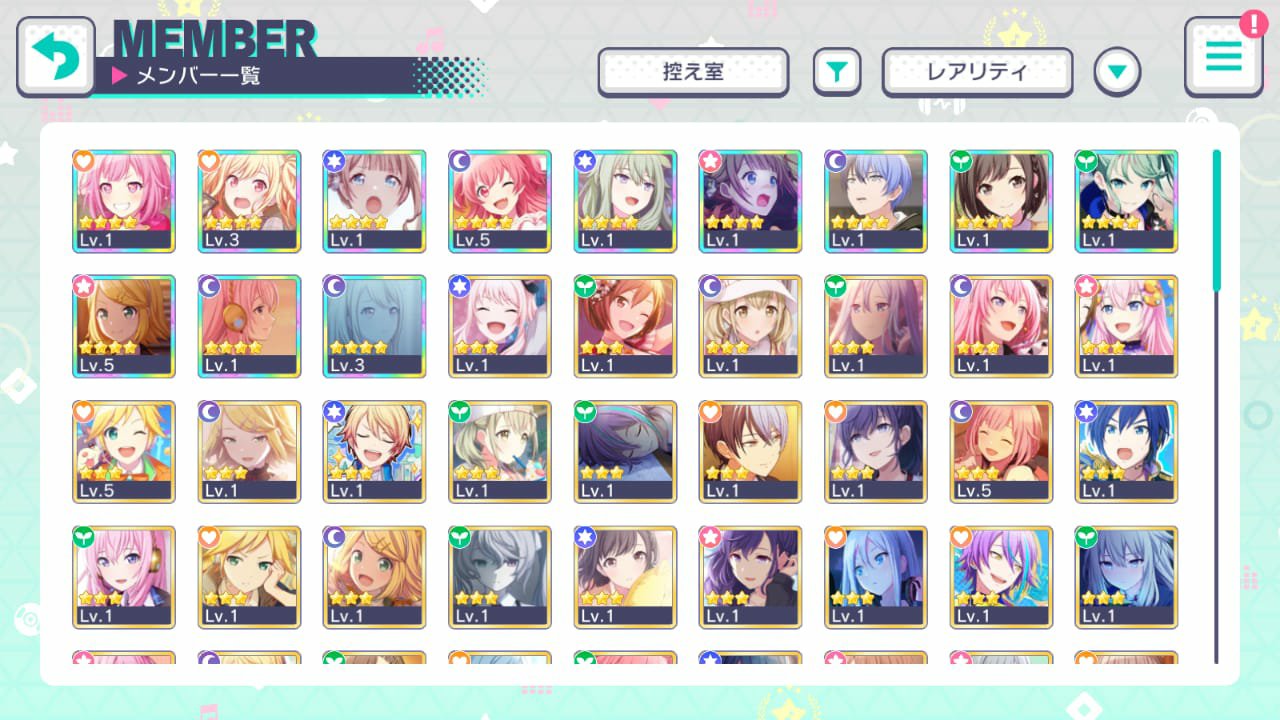Select the dark blue-haired boy singing card
Screen dimensions: 1280x720
click(1126, 452)
